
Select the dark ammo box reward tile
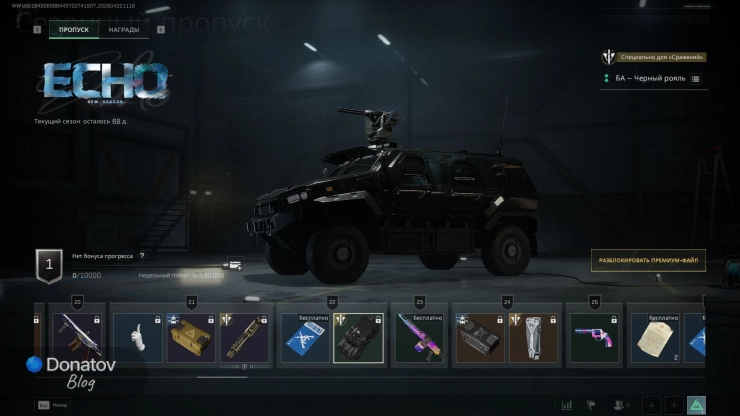(x=480, y=338)
